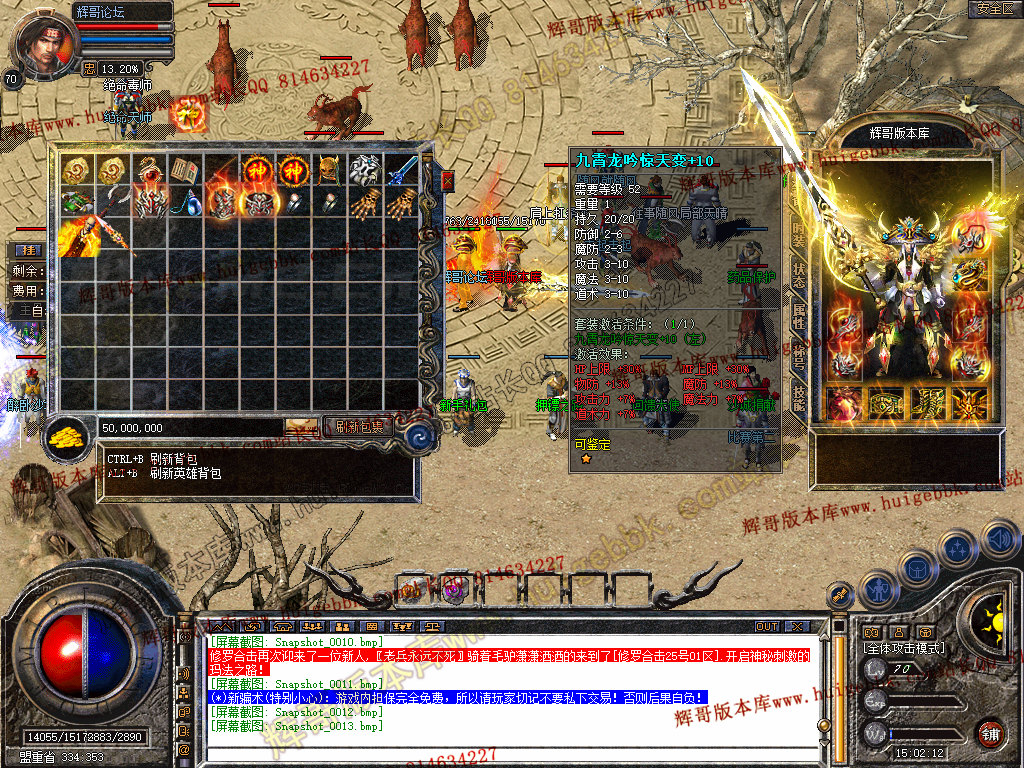Open the 技能 skills tab
The width and height of the screenshot is (1024, 768).
[799, 397]
